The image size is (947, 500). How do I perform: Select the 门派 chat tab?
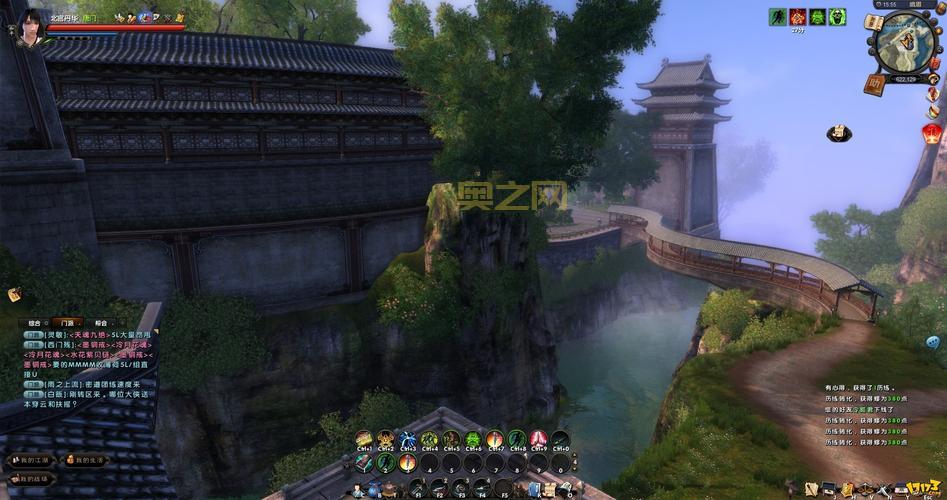point(66,323)
